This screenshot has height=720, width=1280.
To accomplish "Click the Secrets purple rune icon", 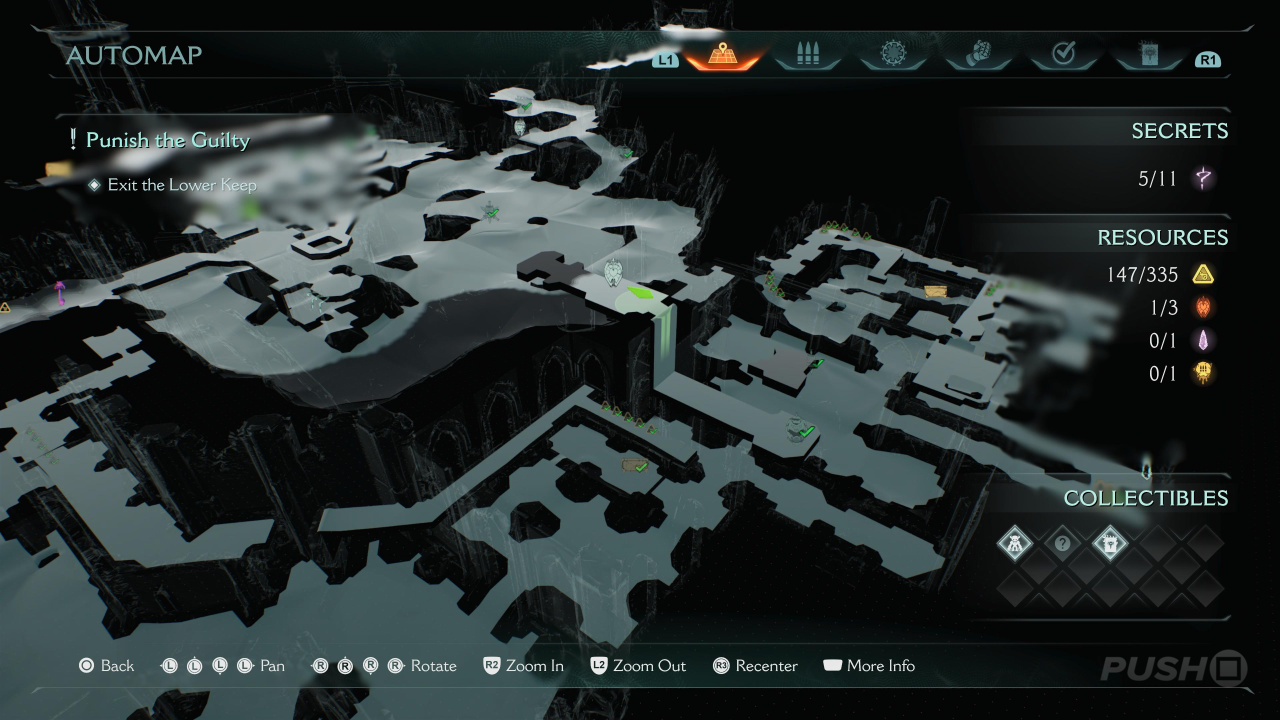I will coord(1204,179).
